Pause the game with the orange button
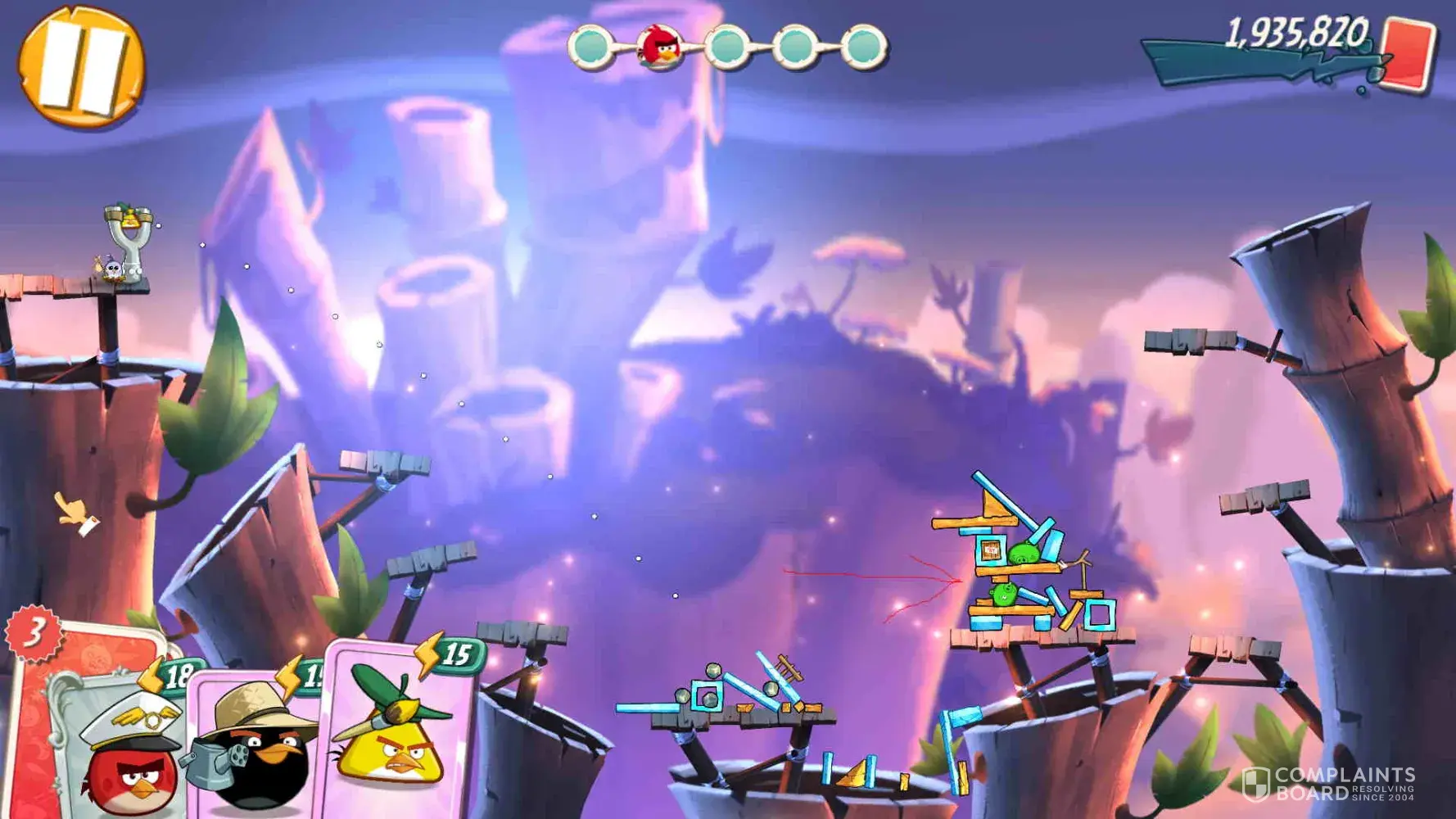1456x819 pixels. (x=81, y=65)
